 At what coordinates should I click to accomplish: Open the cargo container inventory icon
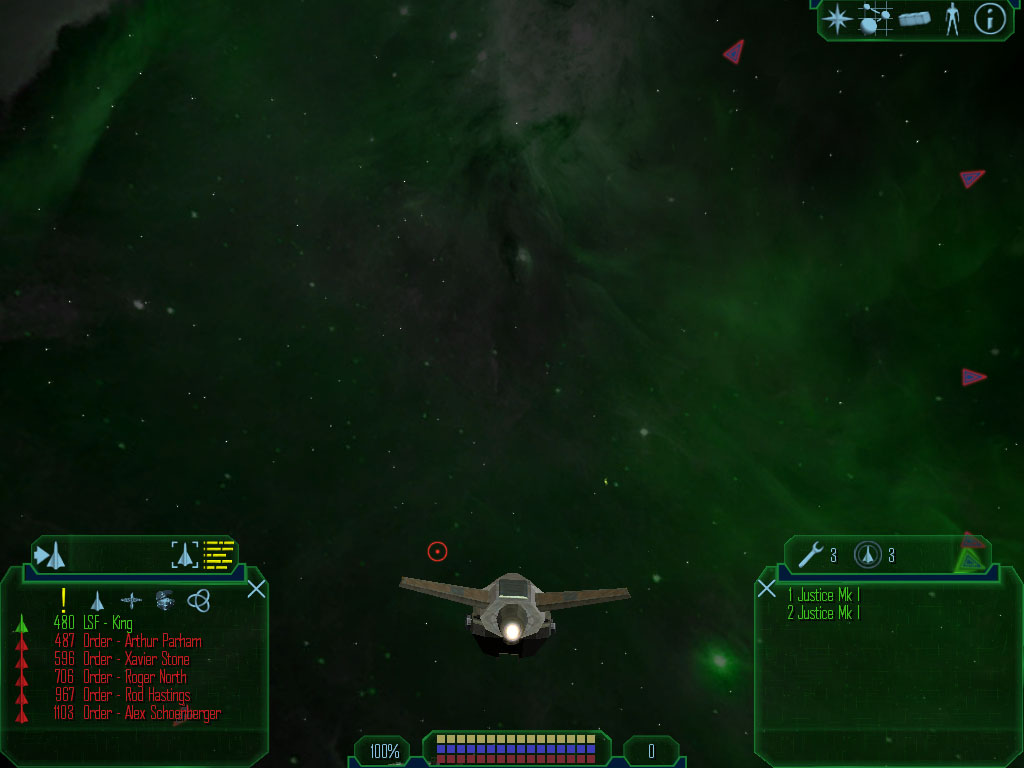[914, 18]
